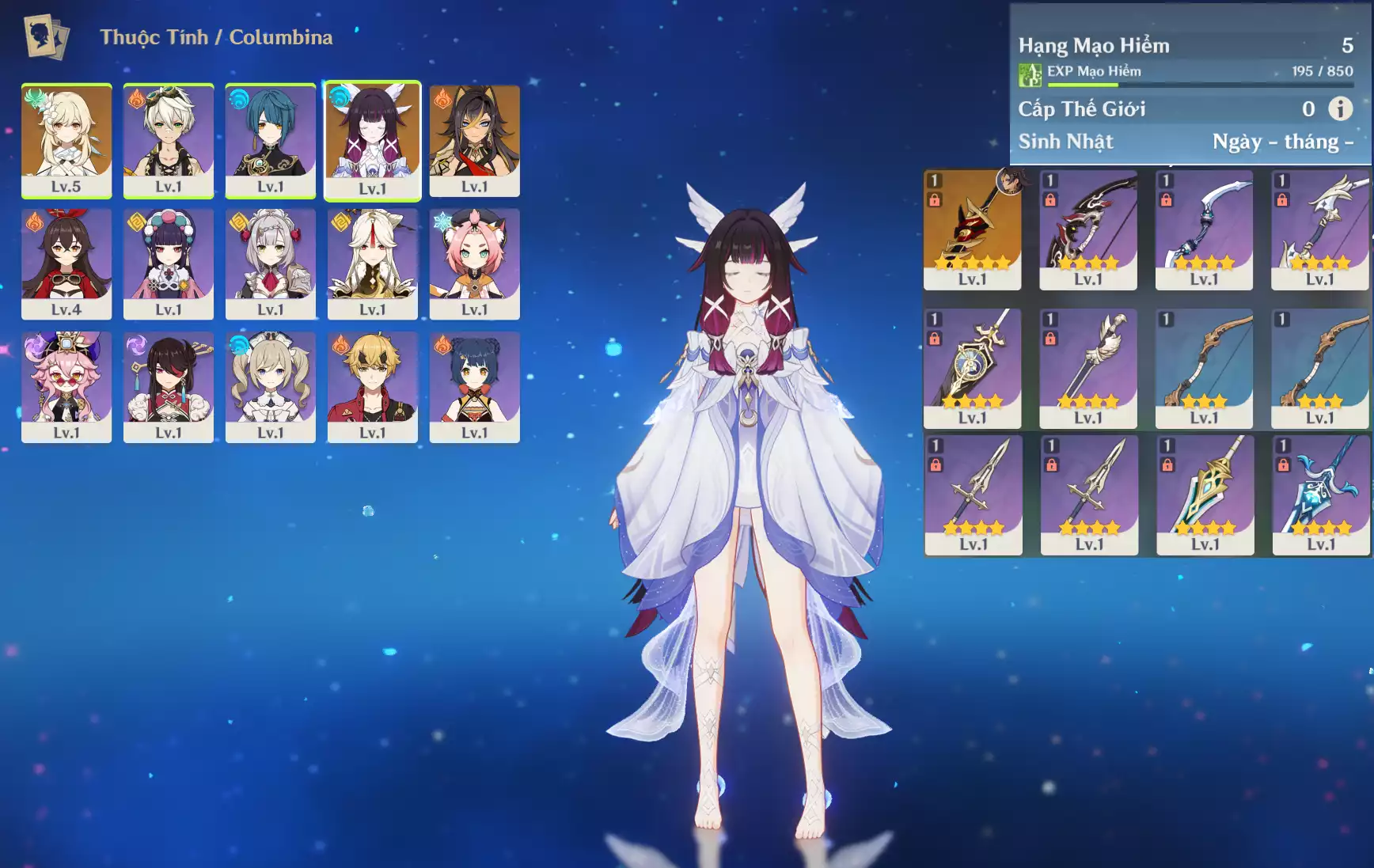The image size is (1374, 868).
Task: Open the World Level info icon
Action: click(1340, 108)
